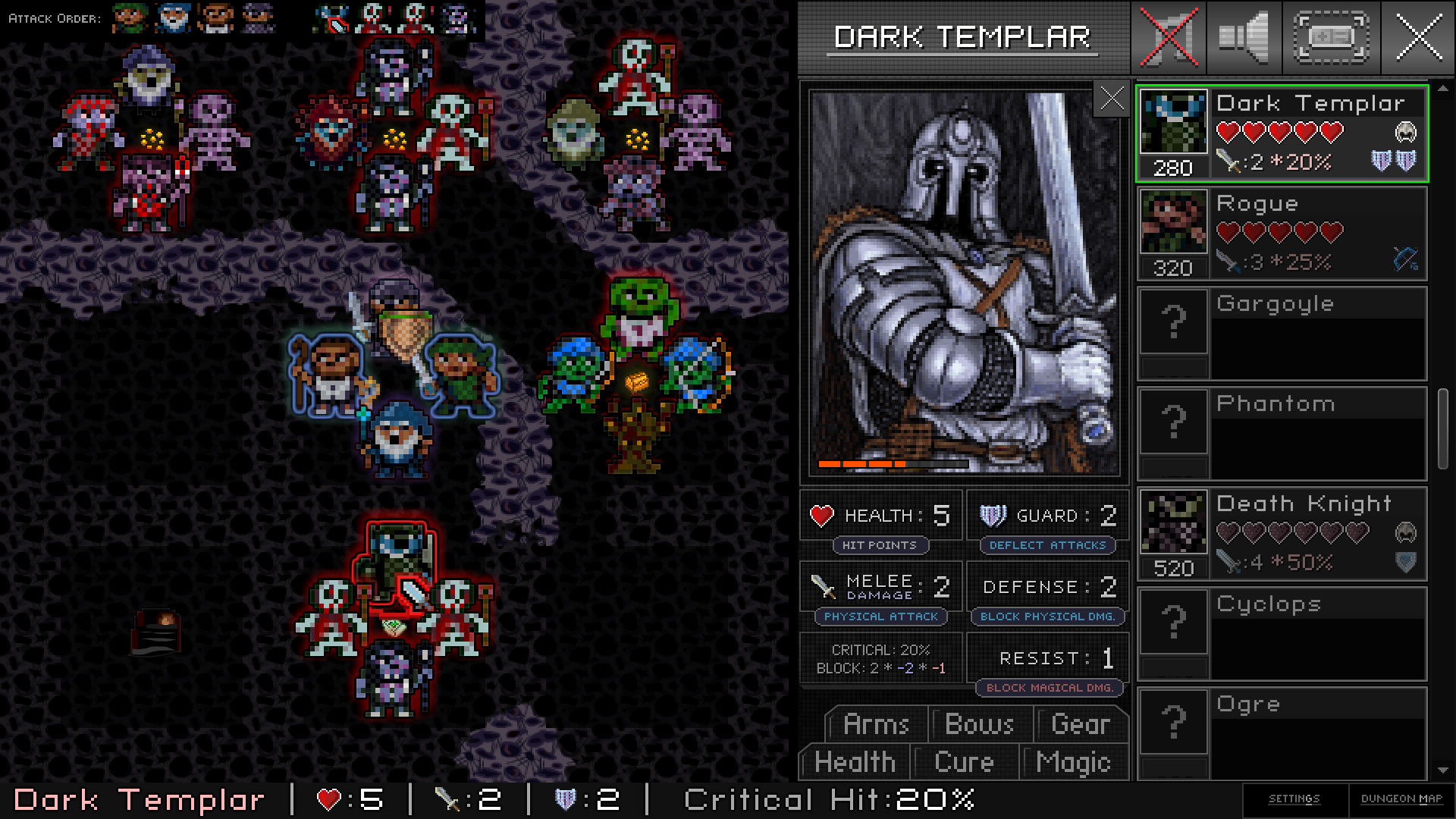Viewport: 1456px width, 819px height.
Task: Click the skull icon on the Death Knight entry
Action: pyautogui.click(x=1407, y=532)
